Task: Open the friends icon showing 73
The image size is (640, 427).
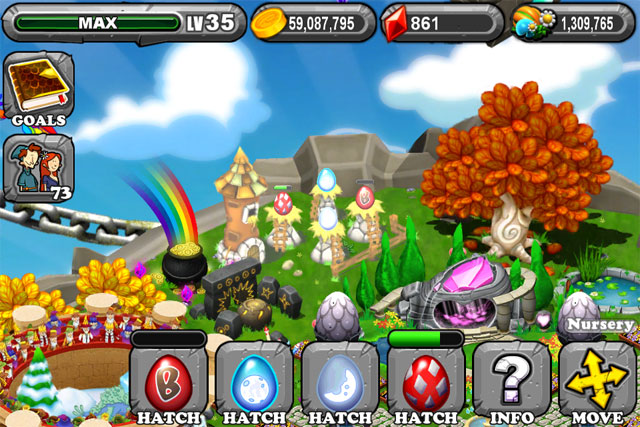Action: pyautogui.click(x=37, y=166)
